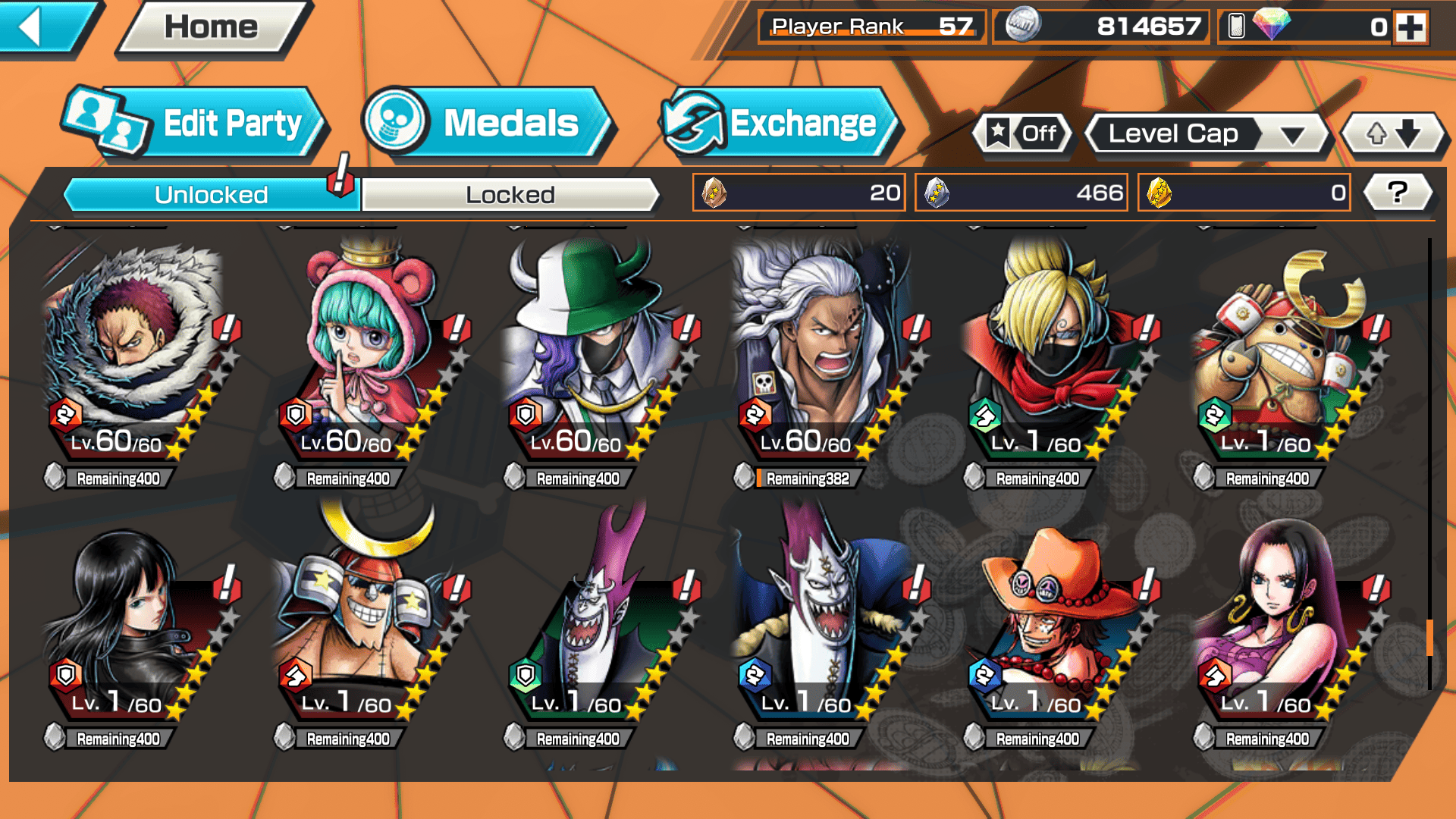
Task: Open the Exchange menu
Action: click(781, 124)
